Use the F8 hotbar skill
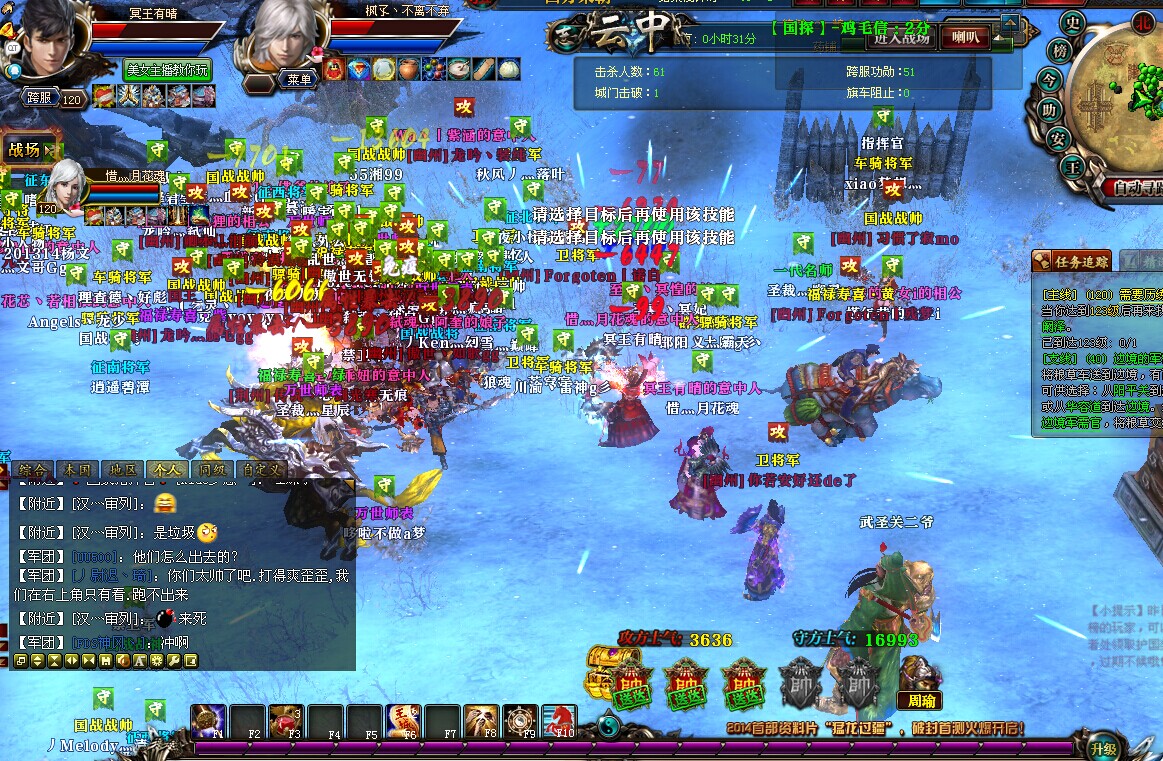Image resolution: width=1163 pixels, height=761 pixels. [x=482, y=721]
